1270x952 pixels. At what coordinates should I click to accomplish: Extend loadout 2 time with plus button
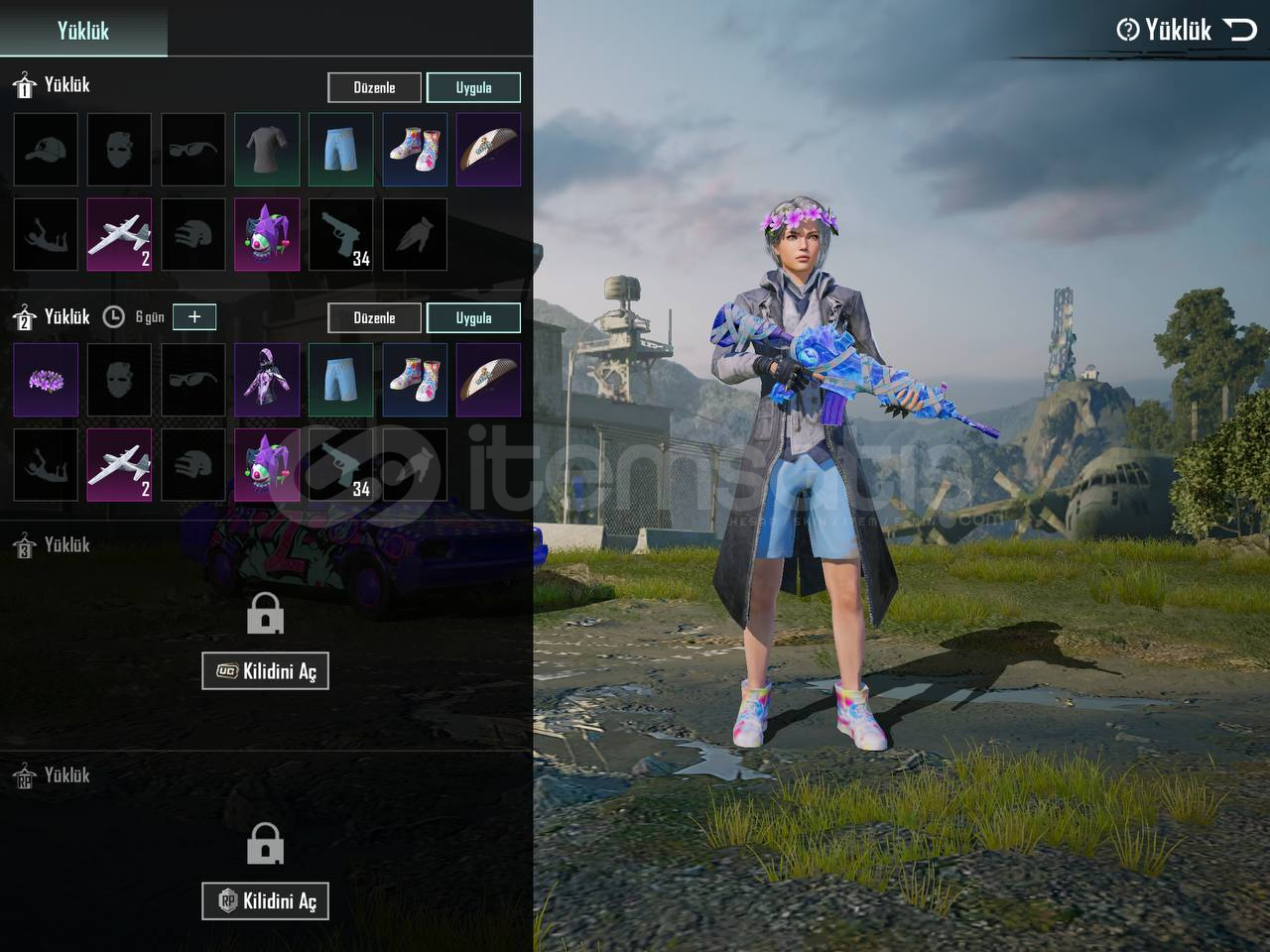[194, 316]
